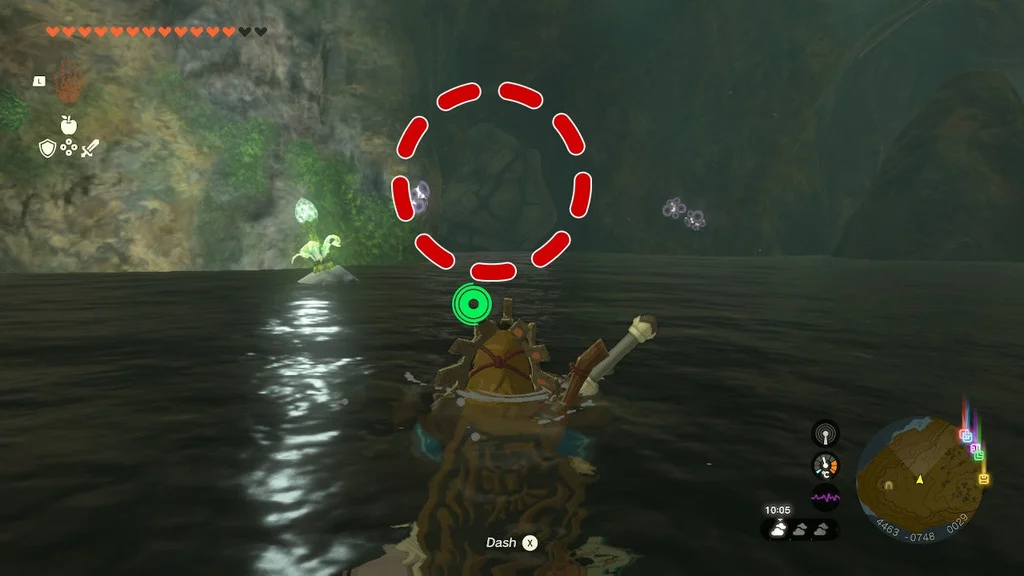1024x576 pixels.
Task: Click the sensor antenna icon
Action: pos(825,432)
